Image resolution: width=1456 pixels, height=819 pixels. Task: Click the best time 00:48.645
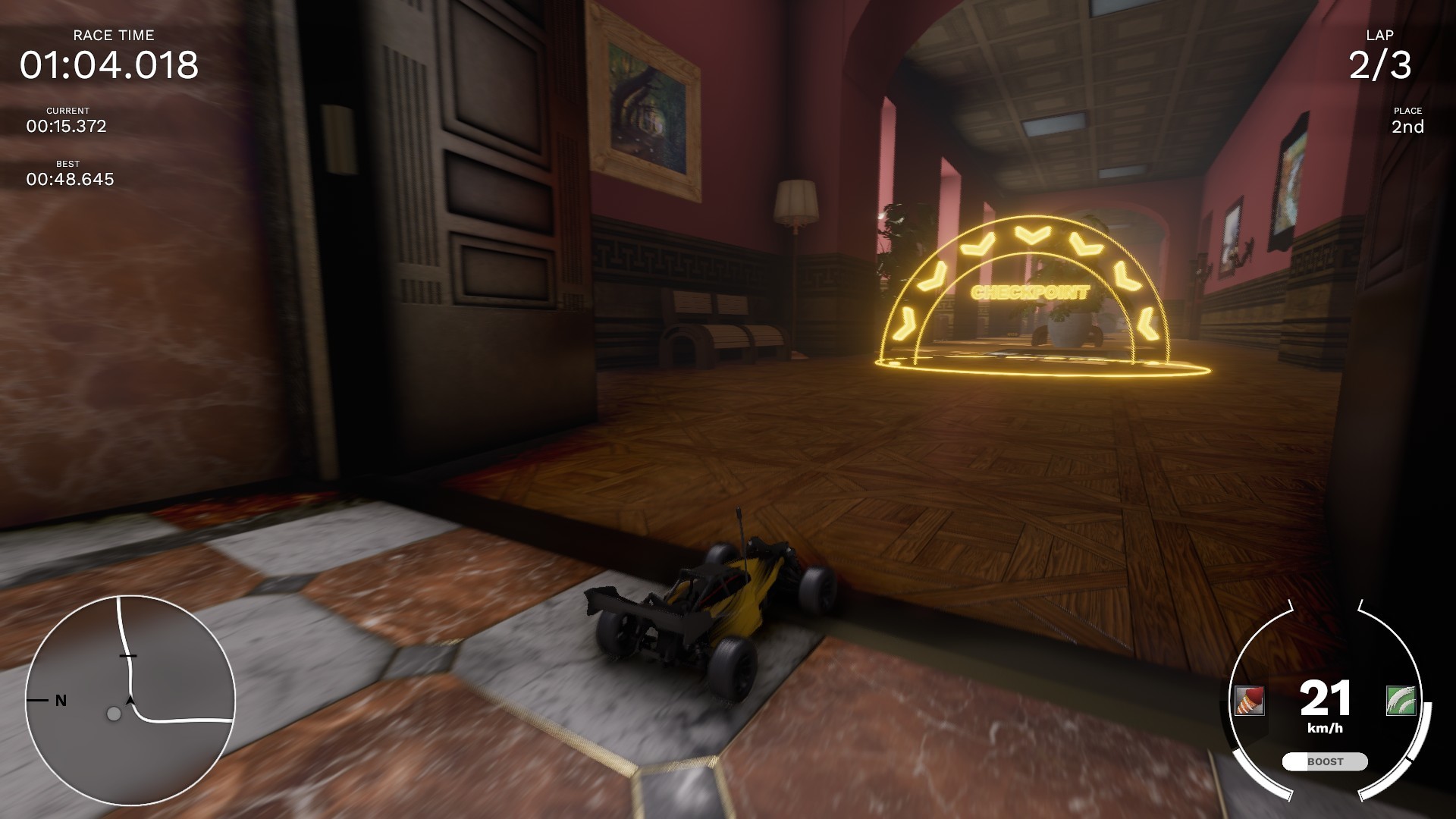coord(71,180)
